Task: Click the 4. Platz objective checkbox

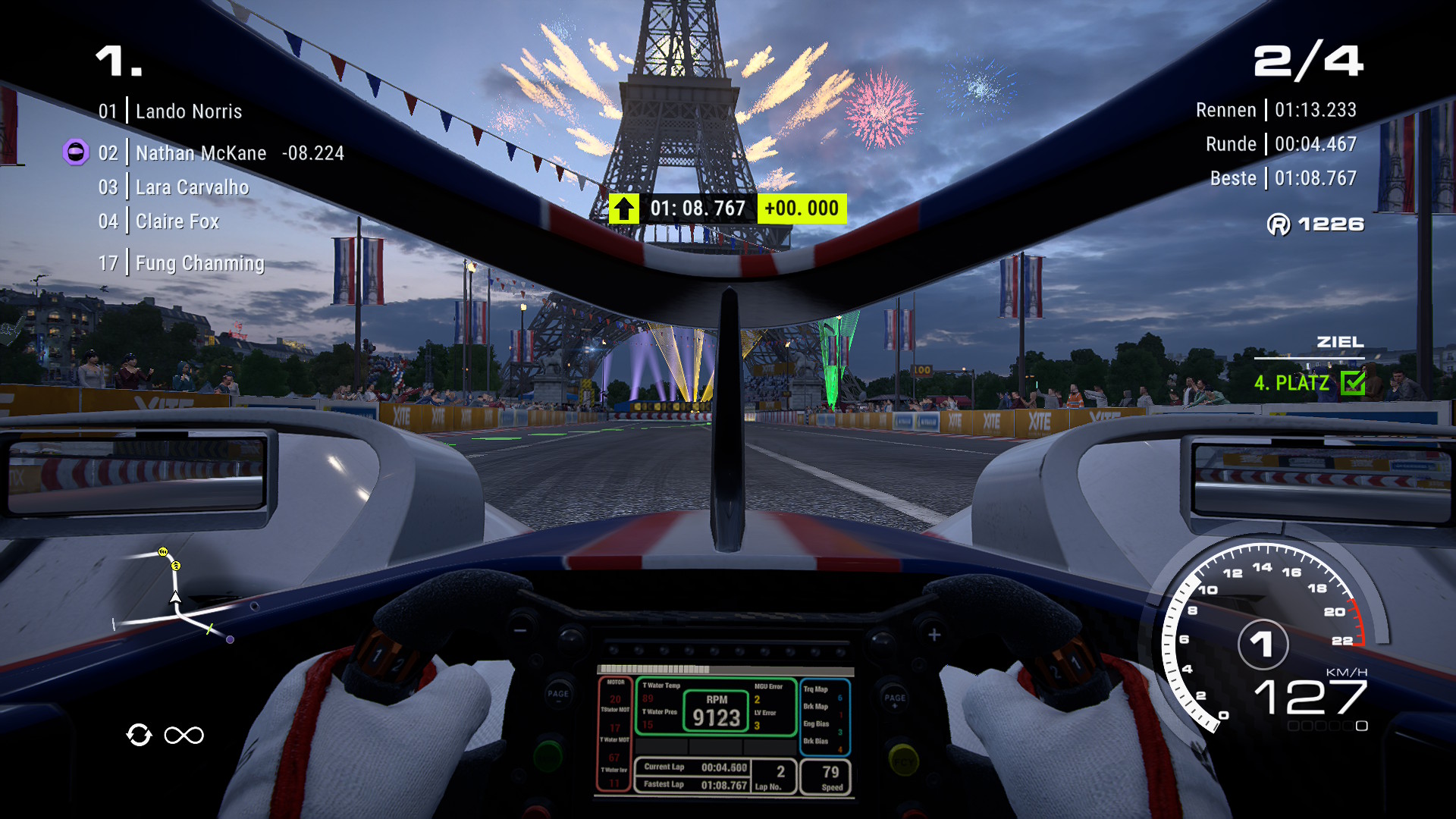Action: click(x=1352, y=383)
